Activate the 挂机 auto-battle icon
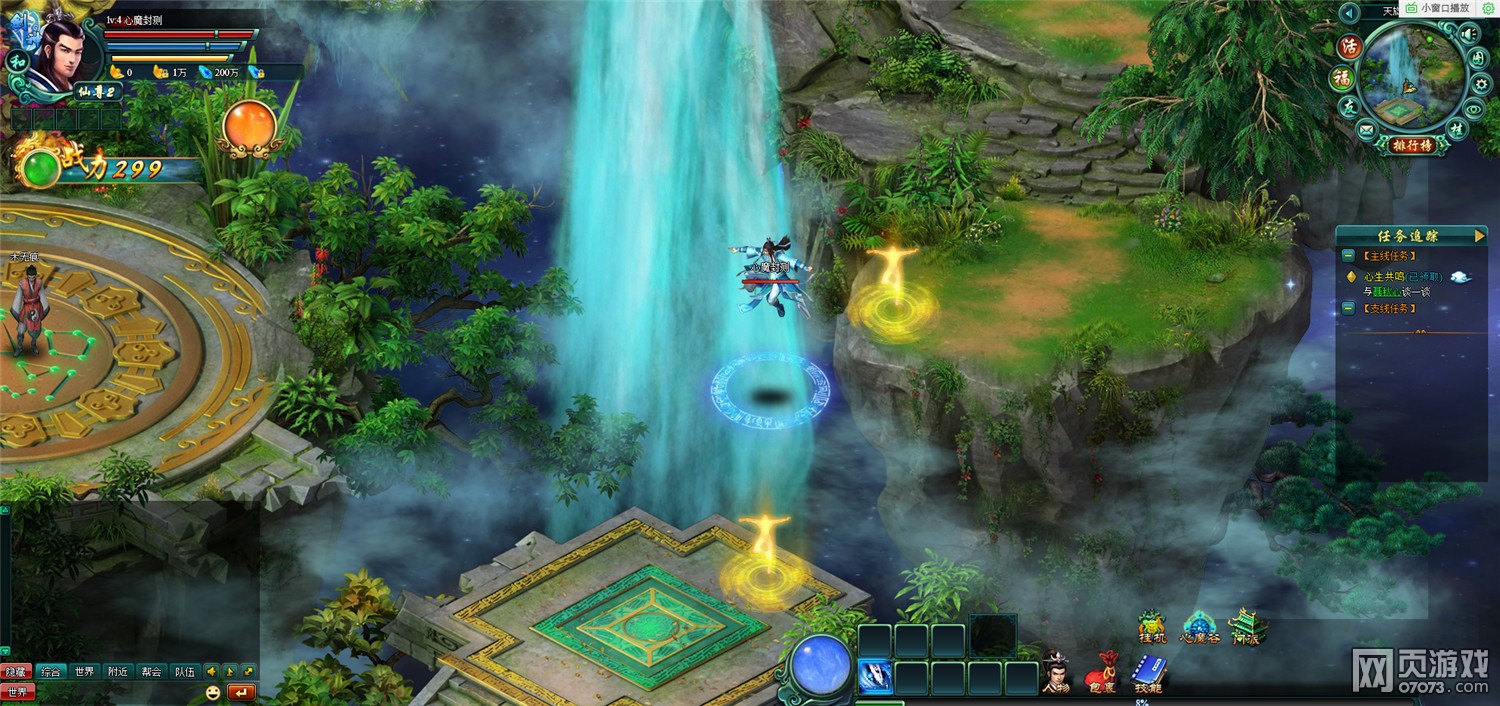 coord(1153,627)
